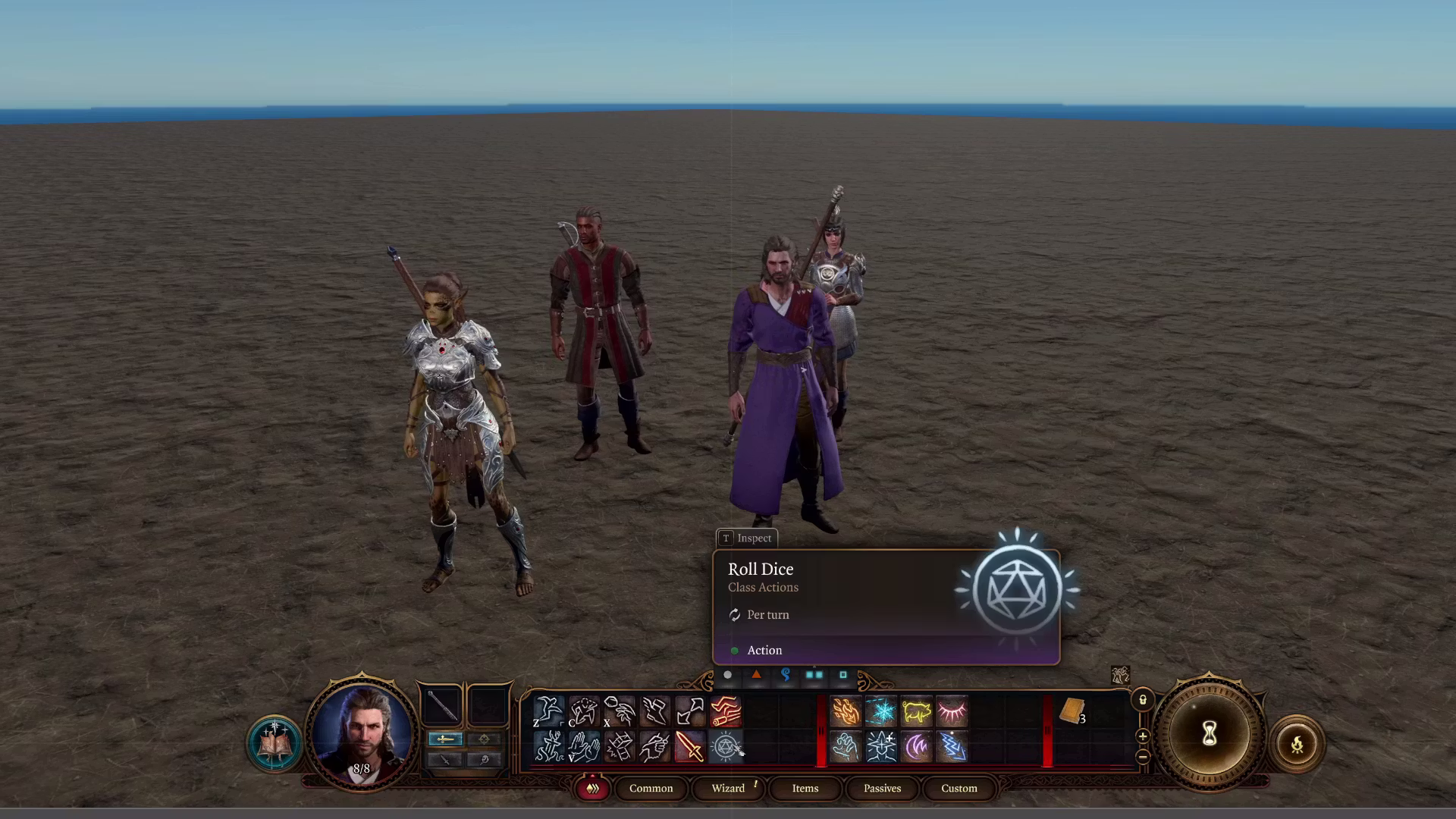The height and width of the screenshot is (819, 1456).
Task: Open the campfire camp button
Action: point(1297,744)
